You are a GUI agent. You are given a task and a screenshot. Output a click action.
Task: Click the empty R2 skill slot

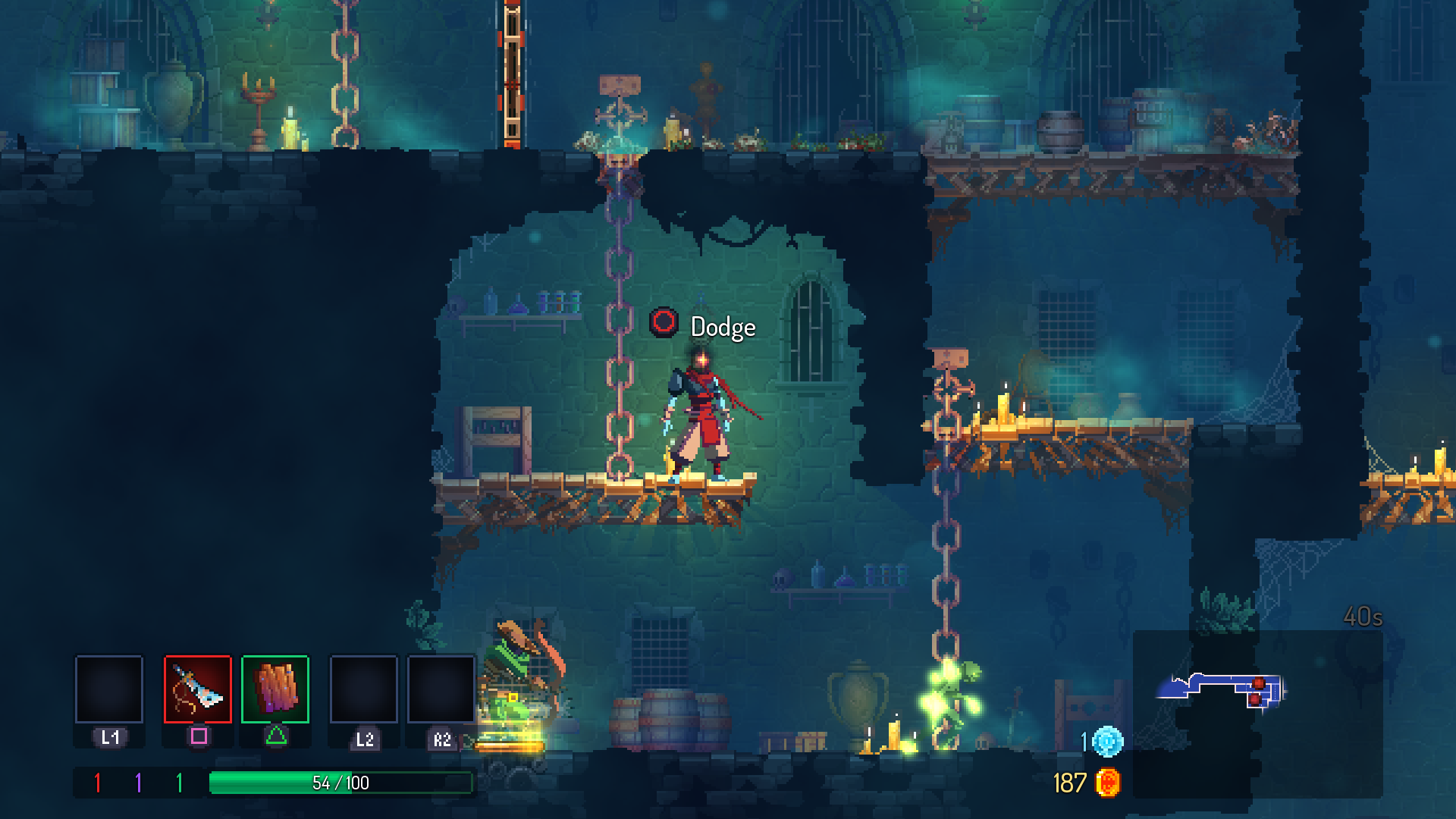pos(441,689)
